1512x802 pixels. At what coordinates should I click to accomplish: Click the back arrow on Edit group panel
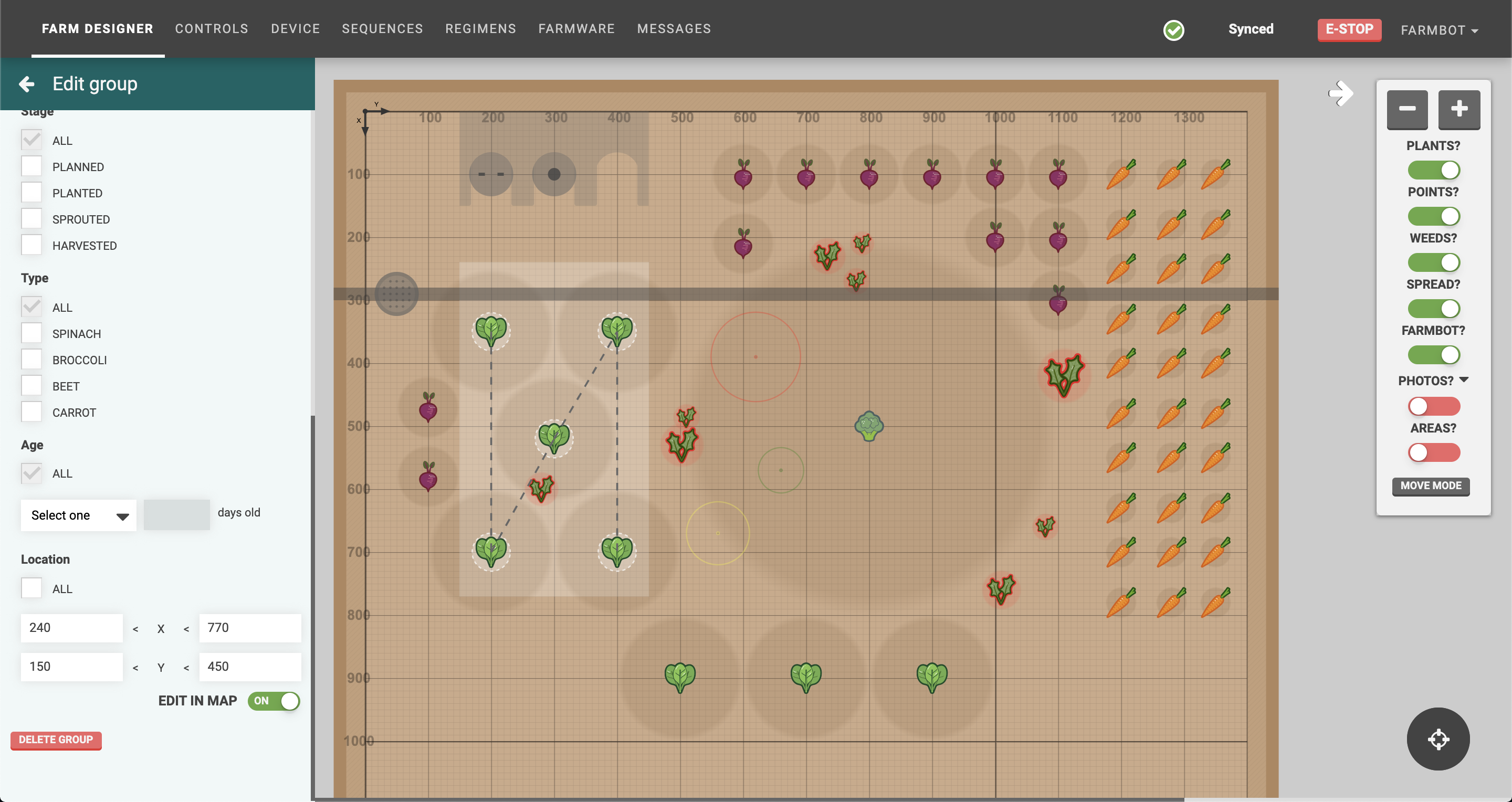coord(26,84)
